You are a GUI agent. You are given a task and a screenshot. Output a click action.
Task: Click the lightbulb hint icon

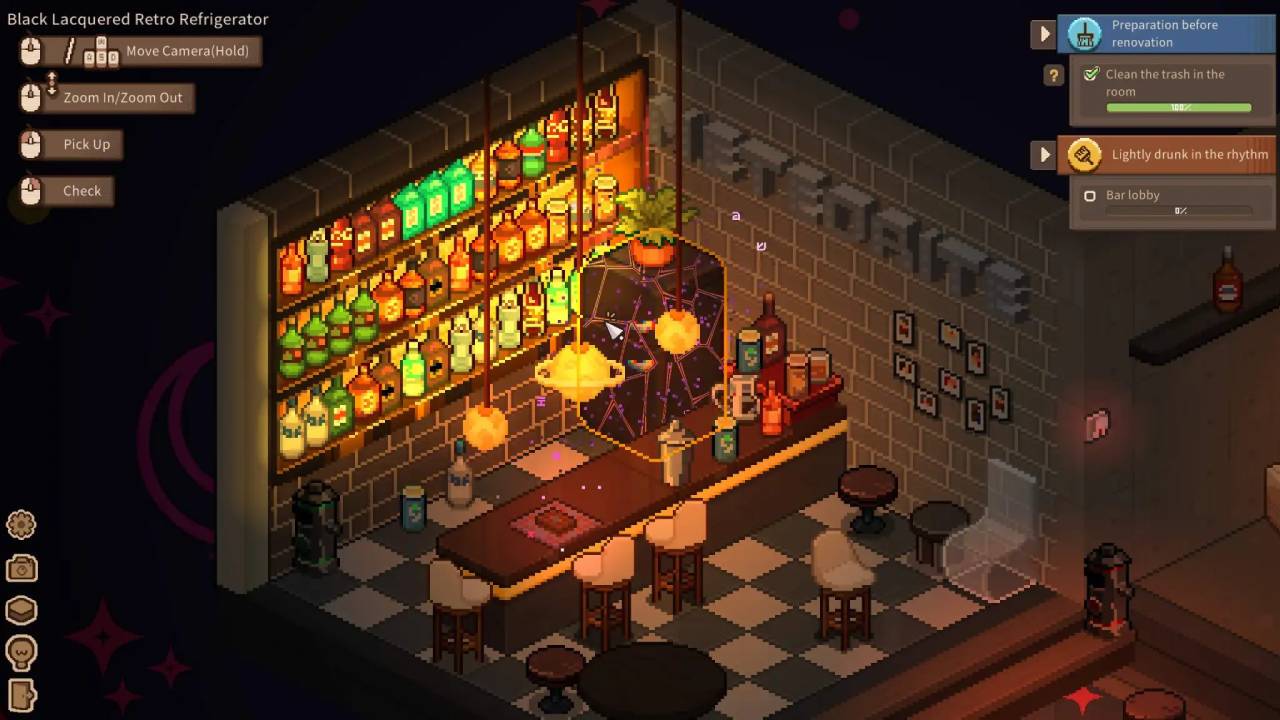[x=21, y=653]
